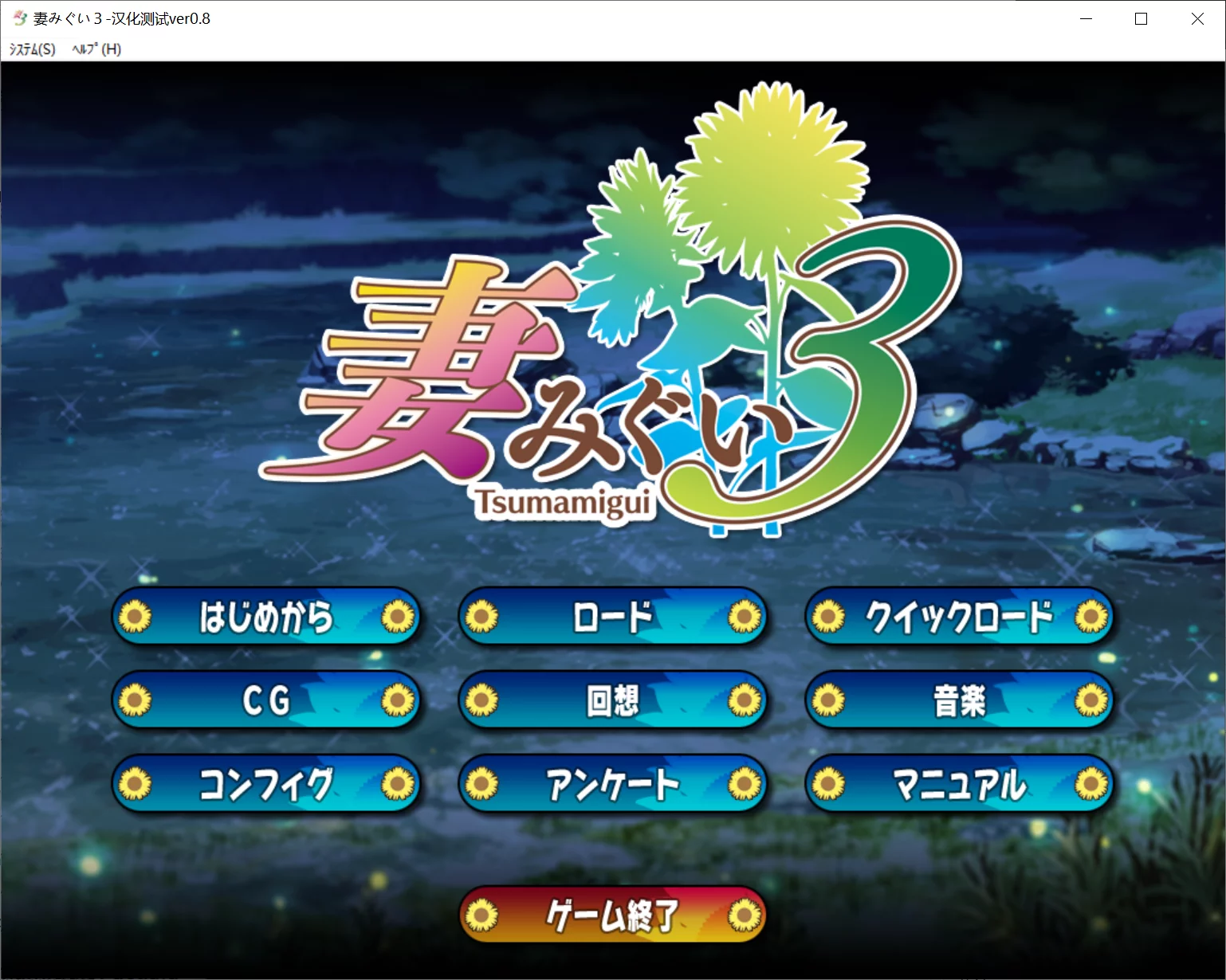Click the sunflower icon on the 回想 button
1226x980 pixels.
point(483,700)
